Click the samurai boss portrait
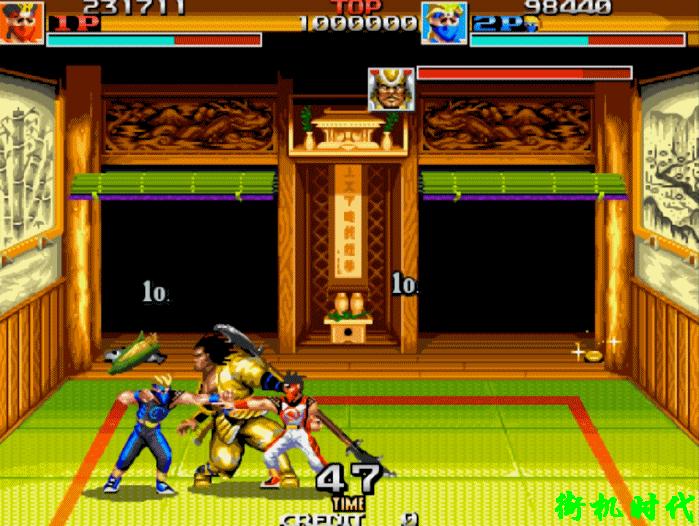 pos(390,89)
